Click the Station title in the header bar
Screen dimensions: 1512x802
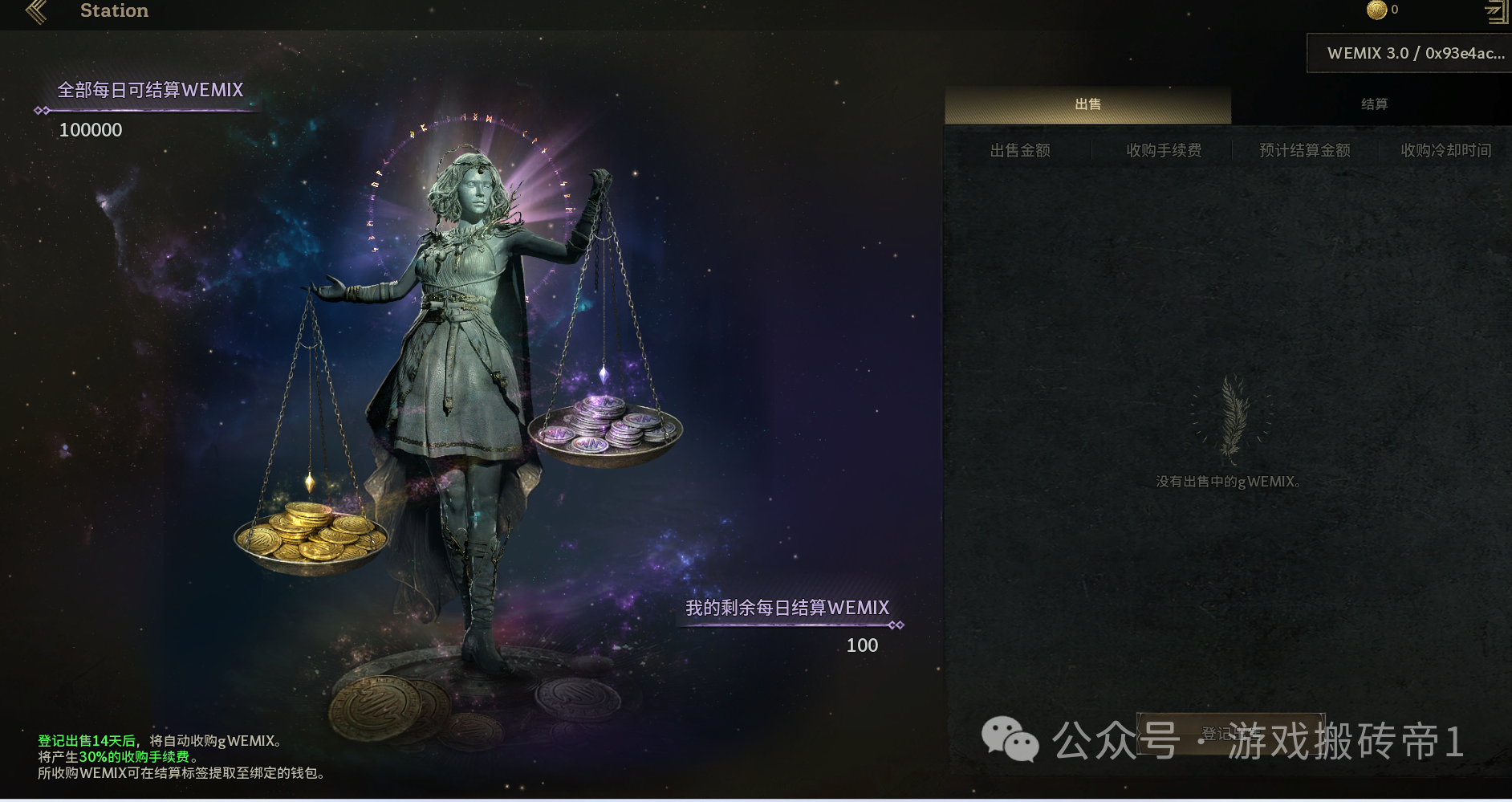pos(113,10)
